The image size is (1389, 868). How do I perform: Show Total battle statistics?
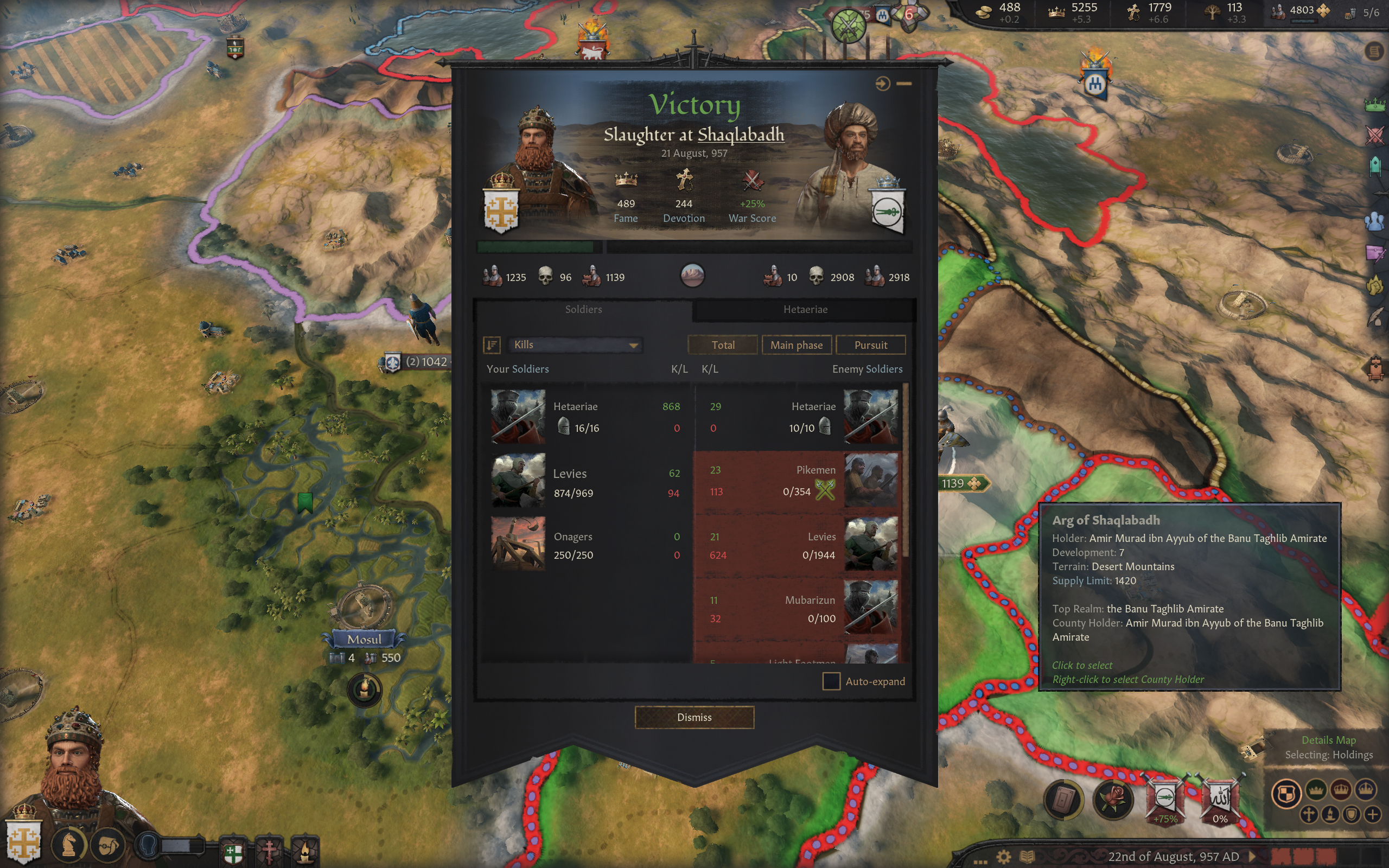722,345
